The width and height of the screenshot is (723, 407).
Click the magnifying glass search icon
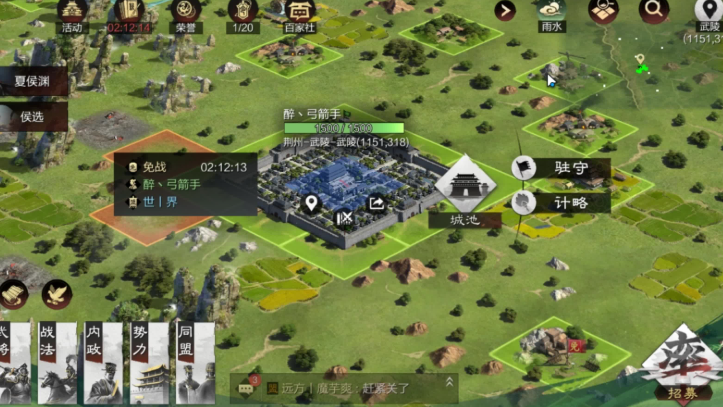(x=654, y=11)
